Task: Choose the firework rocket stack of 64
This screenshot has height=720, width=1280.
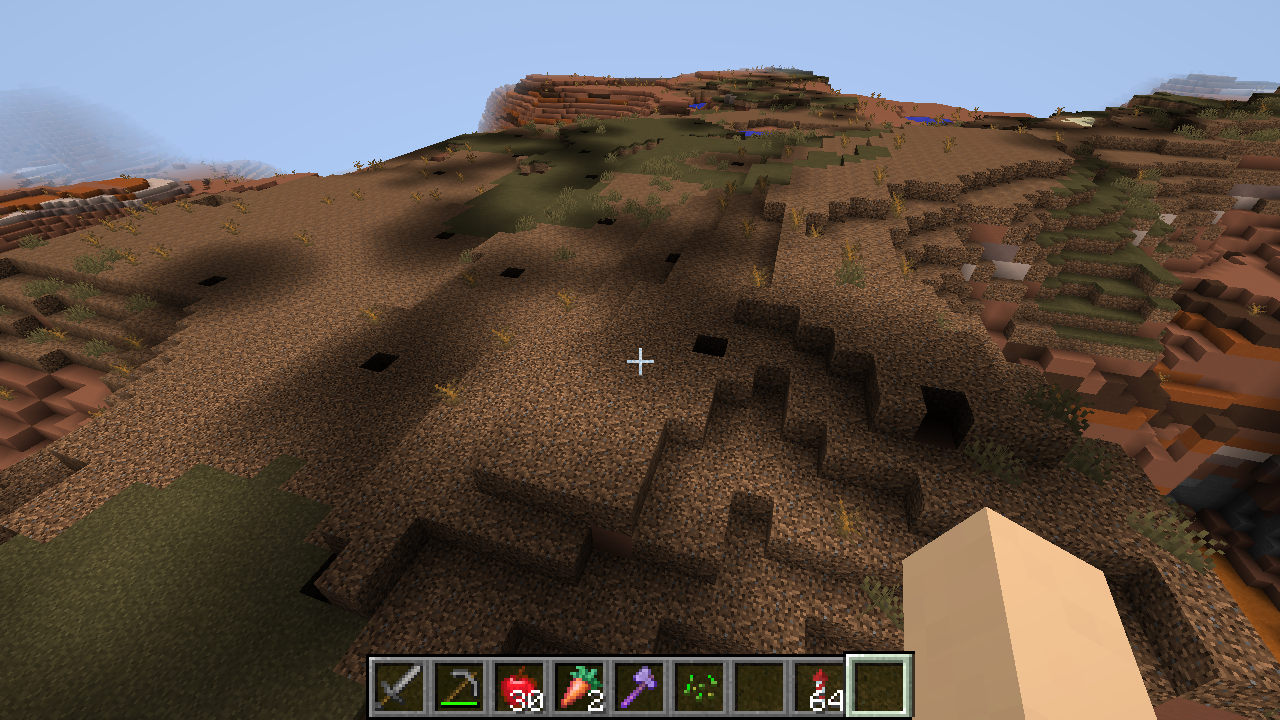Action: coord(818,686)
